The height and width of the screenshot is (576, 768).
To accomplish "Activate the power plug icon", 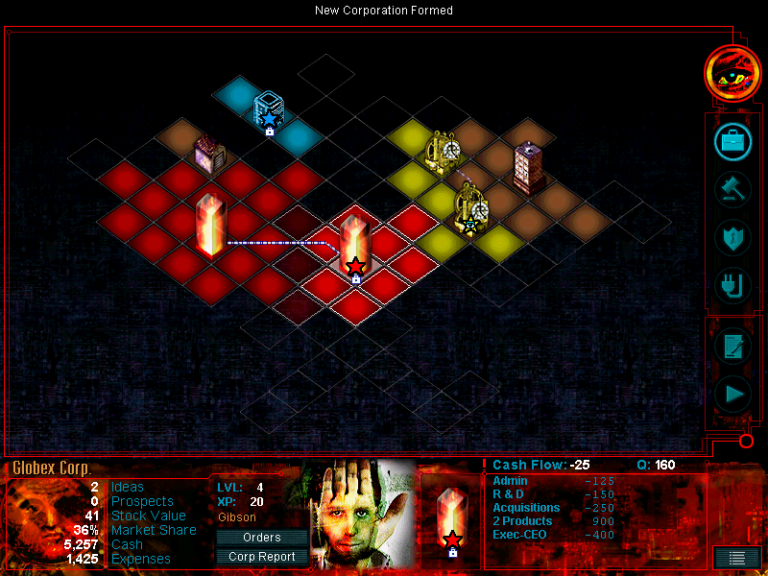I will pos(733,286).
